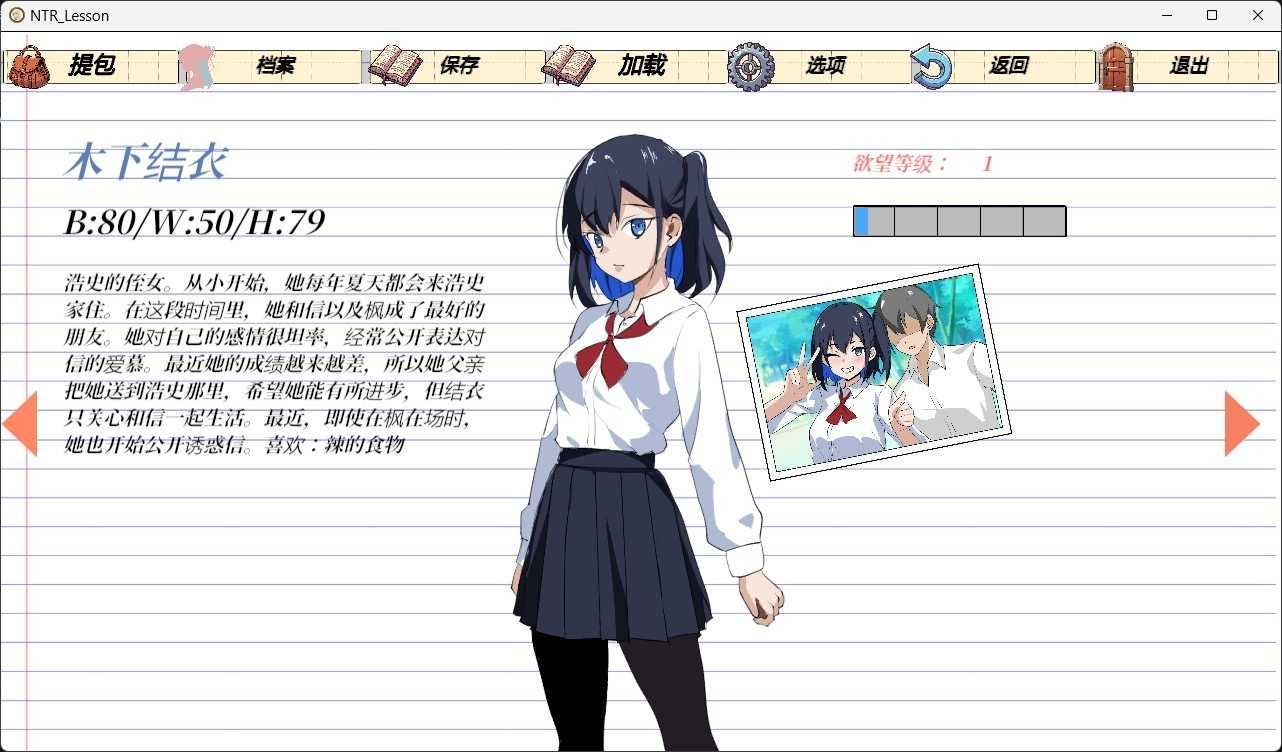Choose 加载 to load a save
Image resolution: width=1282 pixels, height=752 pixels.
(641, 66)
